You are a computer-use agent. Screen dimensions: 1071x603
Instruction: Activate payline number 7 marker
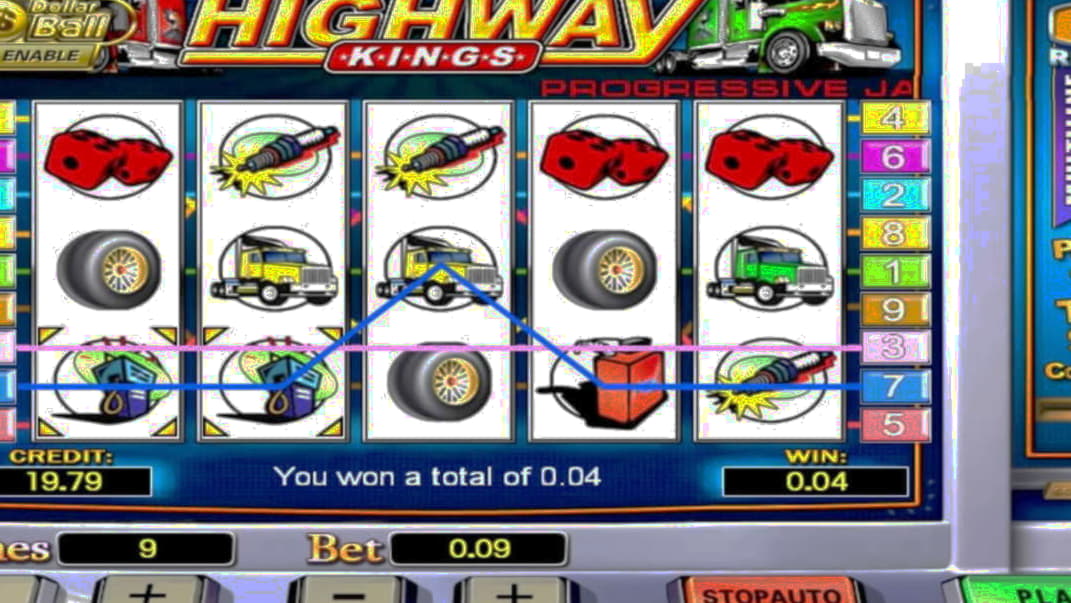click(x=894, y=386)
